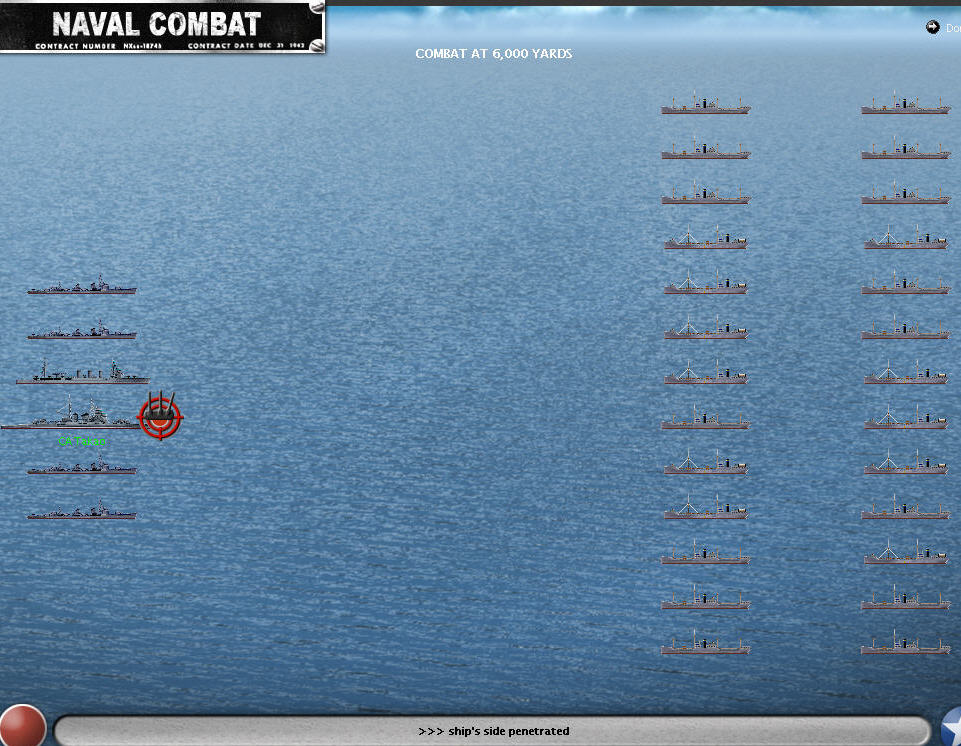This screenshot has width=961, height=746.
Task: Click the Done arrow button
Action: (x=934, y=28)
